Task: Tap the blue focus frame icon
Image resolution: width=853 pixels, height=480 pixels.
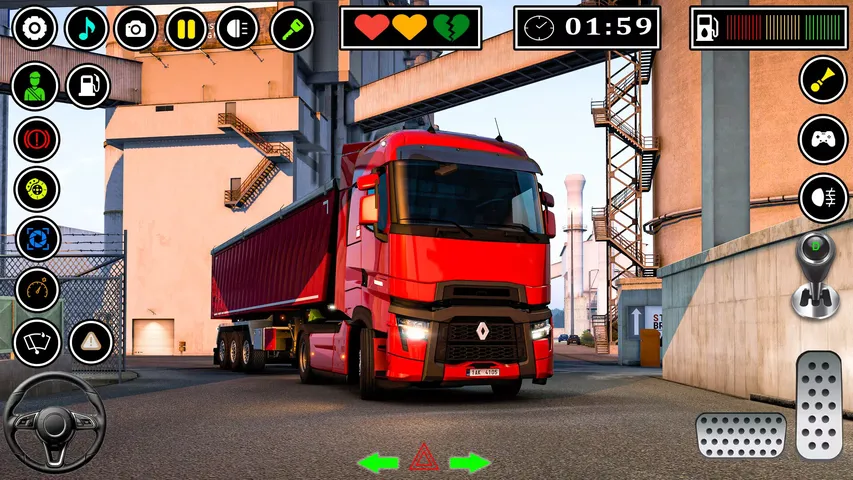Action: (37, 239)
